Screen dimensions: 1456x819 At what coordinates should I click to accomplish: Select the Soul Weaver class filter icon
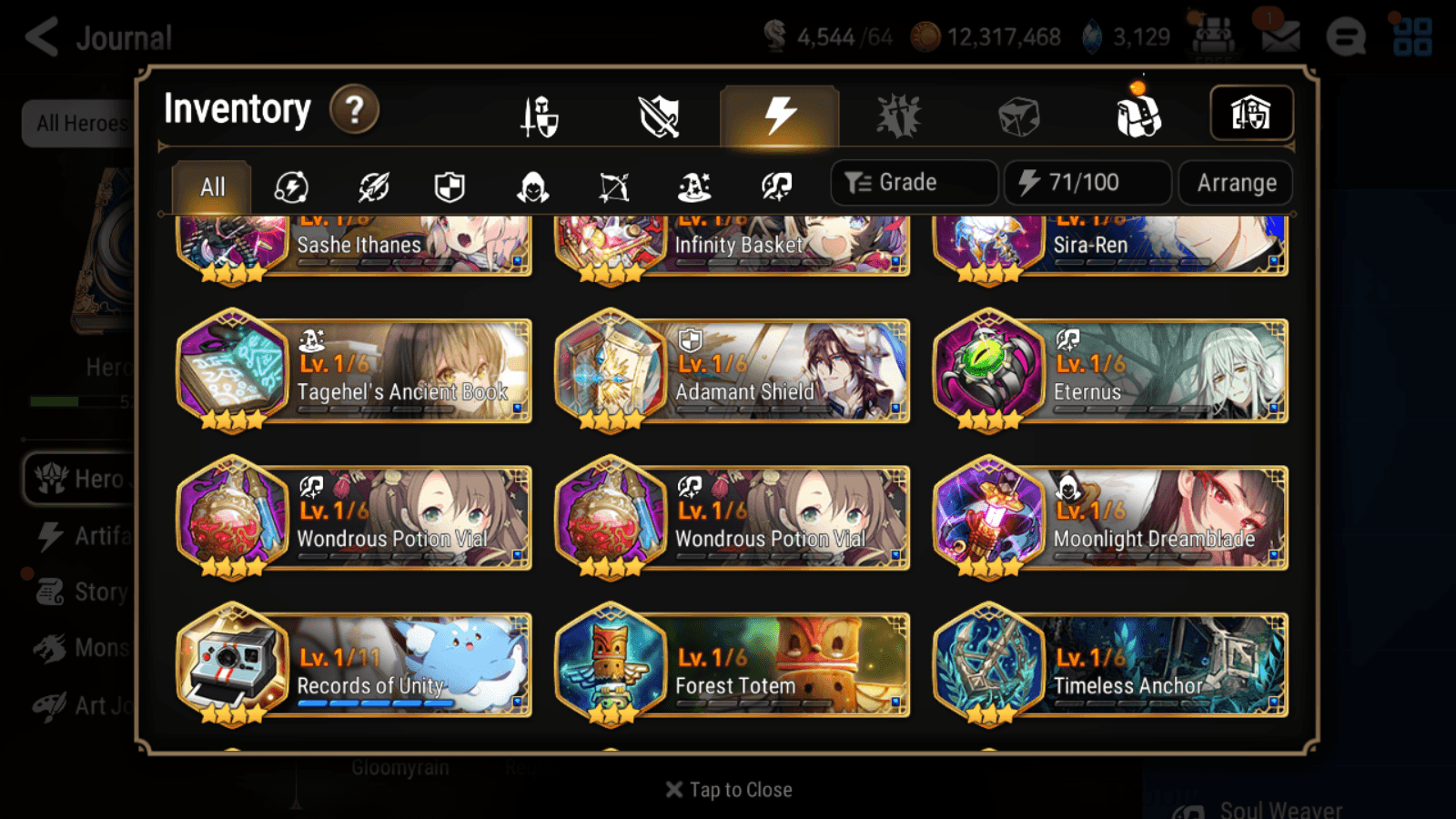pyautogui.click(x=775, y=187)
